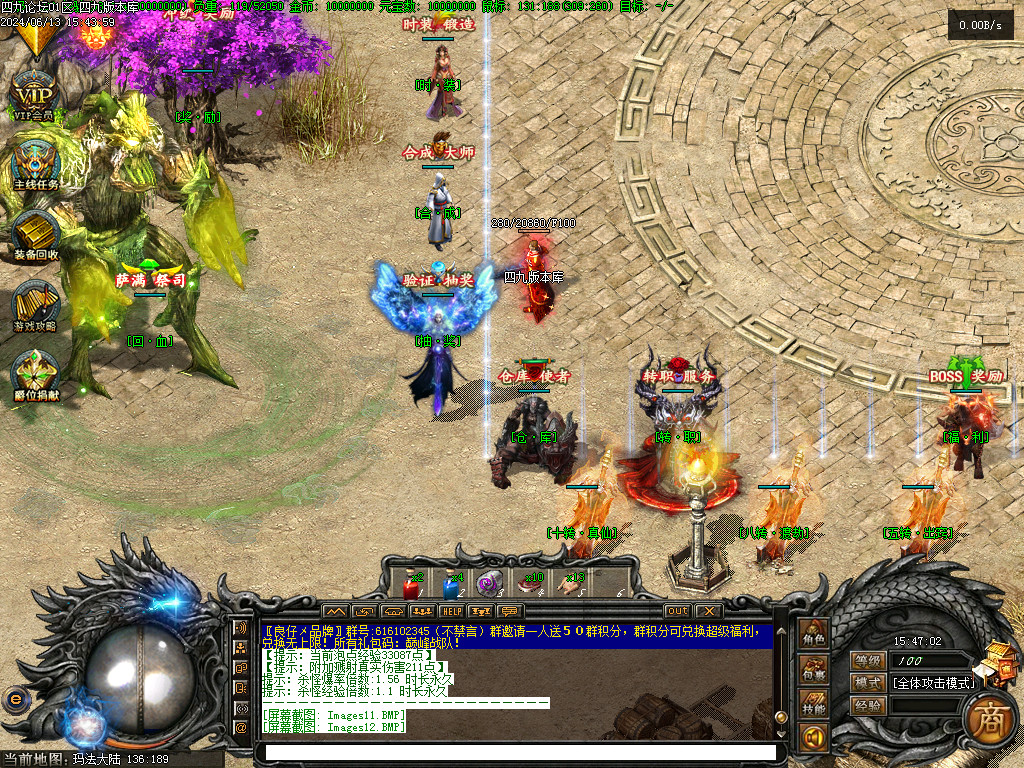Click the HELP button above the chat
Screen dimensions: 1024x768
click(452, 611)
